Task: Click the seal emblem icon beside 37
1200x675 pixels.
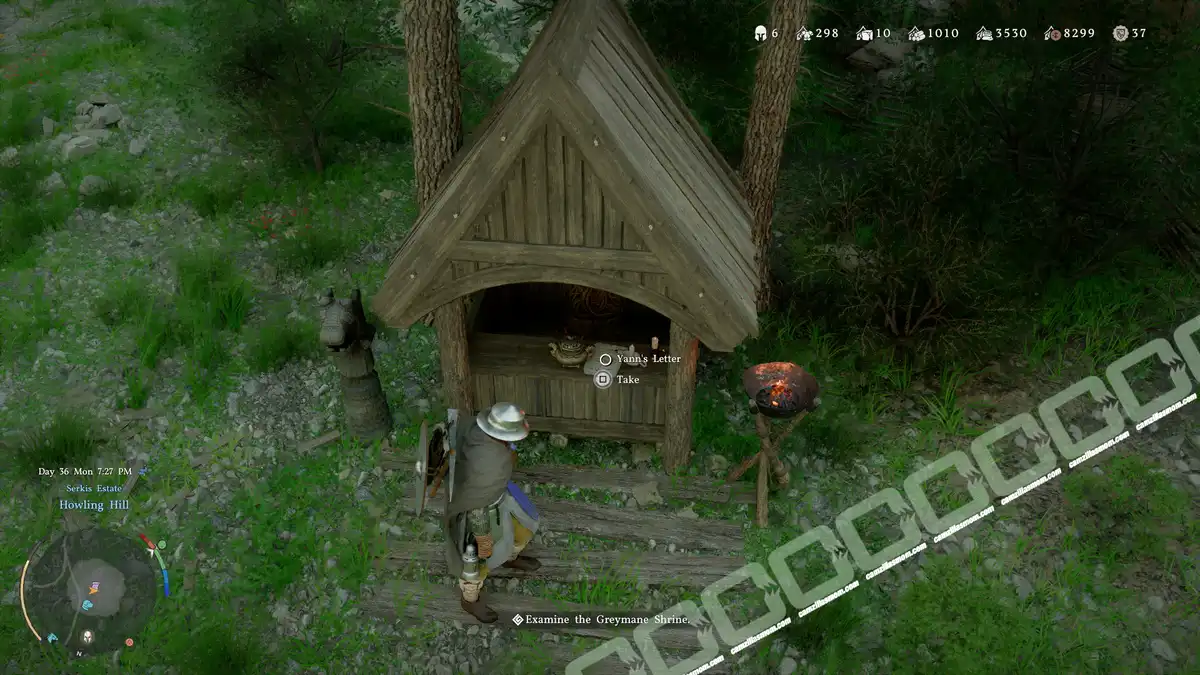Action: point(1120,33)
